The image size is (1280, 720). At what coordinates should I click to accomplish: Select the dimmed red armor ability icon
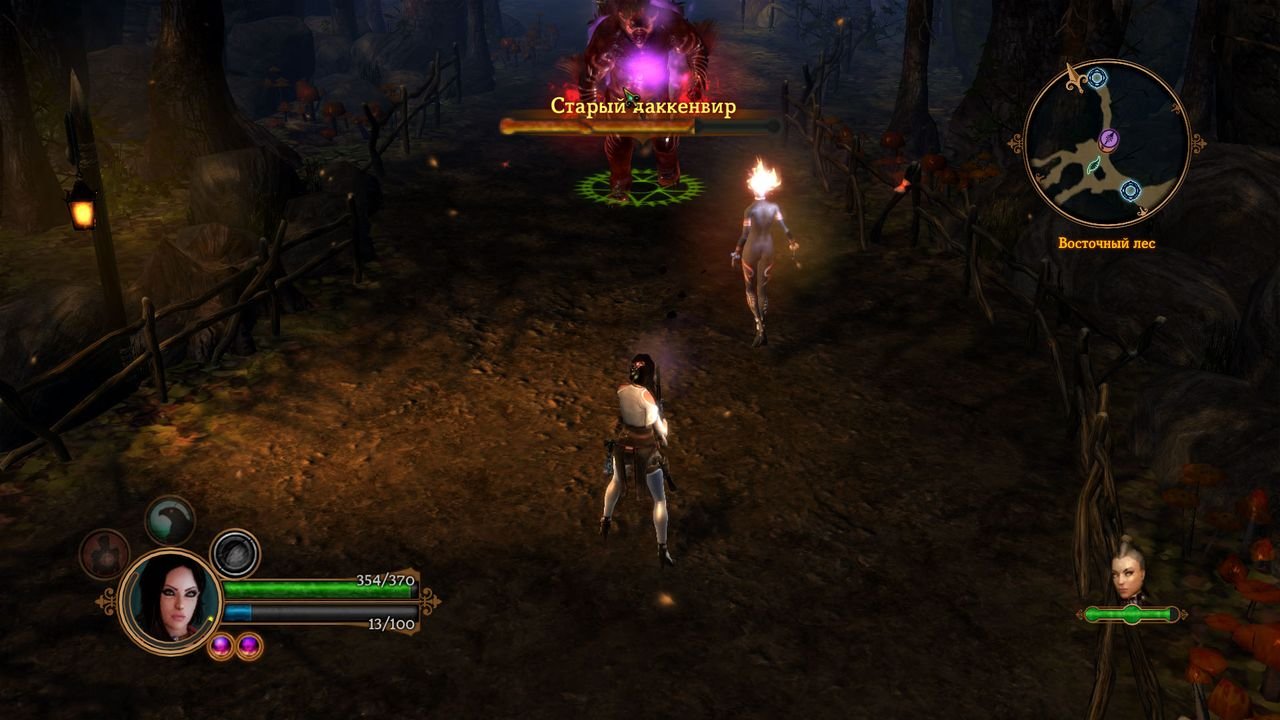tap(105, 554)
